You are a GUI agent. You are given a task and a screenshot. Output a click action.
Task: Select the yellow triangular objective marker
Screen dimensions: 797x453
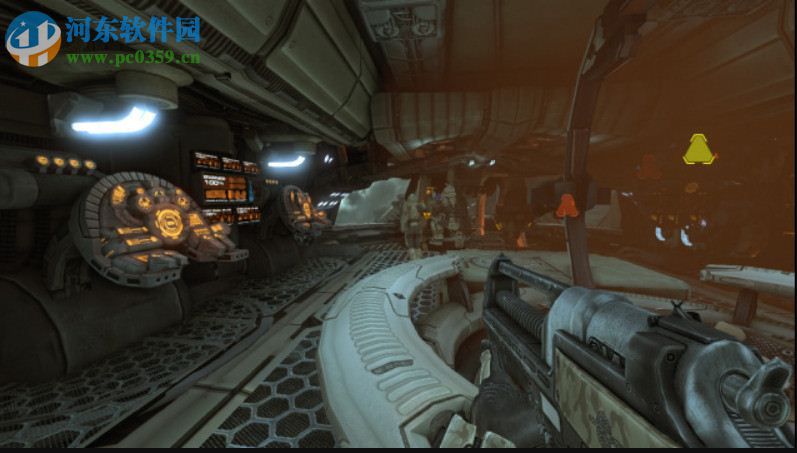click(x=698, y=150)
